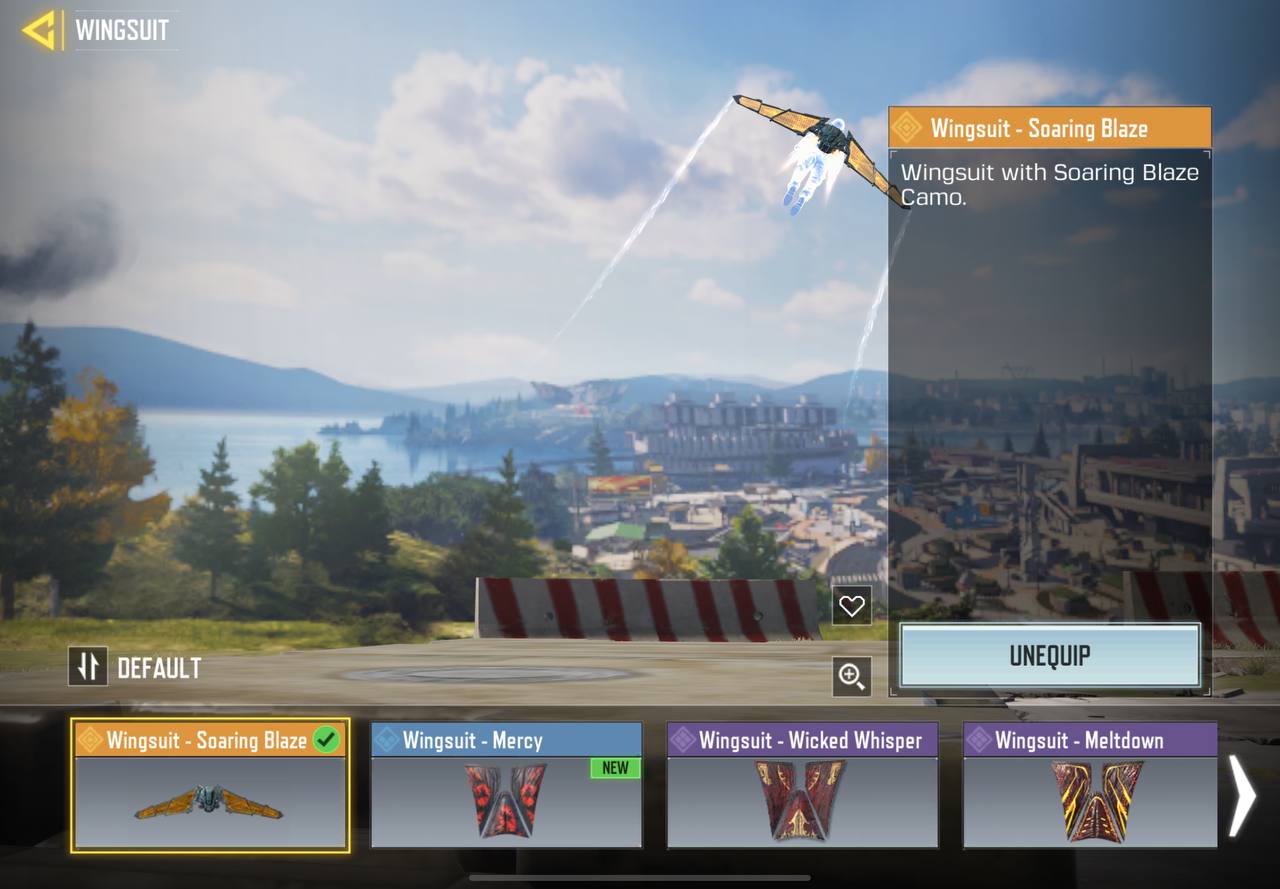Choose the Wingsuit - Mercy tile
Viewport: 1280px width, 889px height.
(x=506, y=786)
